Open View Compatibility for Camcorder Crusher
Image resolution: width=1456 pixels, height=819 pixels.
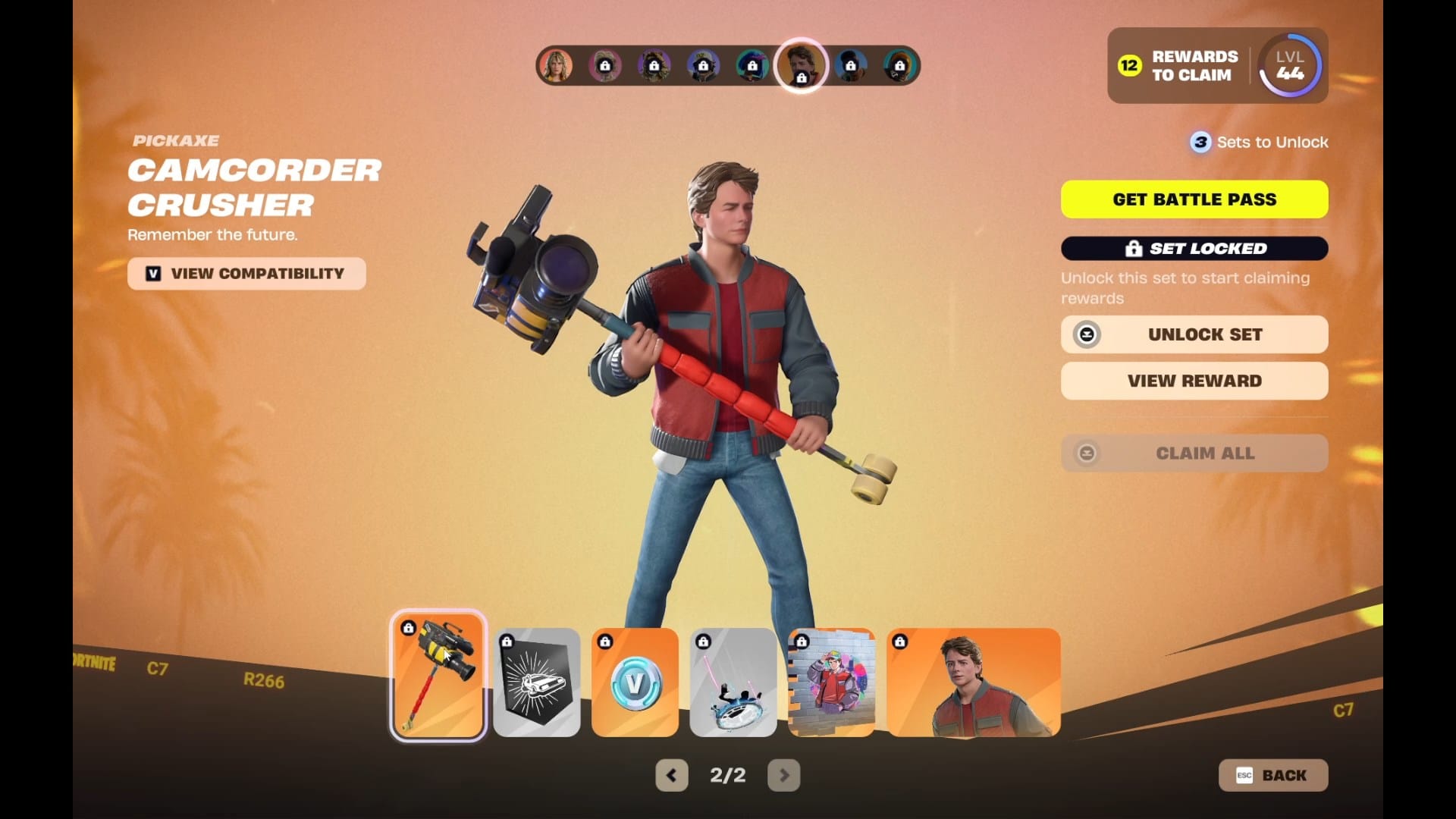pos(246,274)
